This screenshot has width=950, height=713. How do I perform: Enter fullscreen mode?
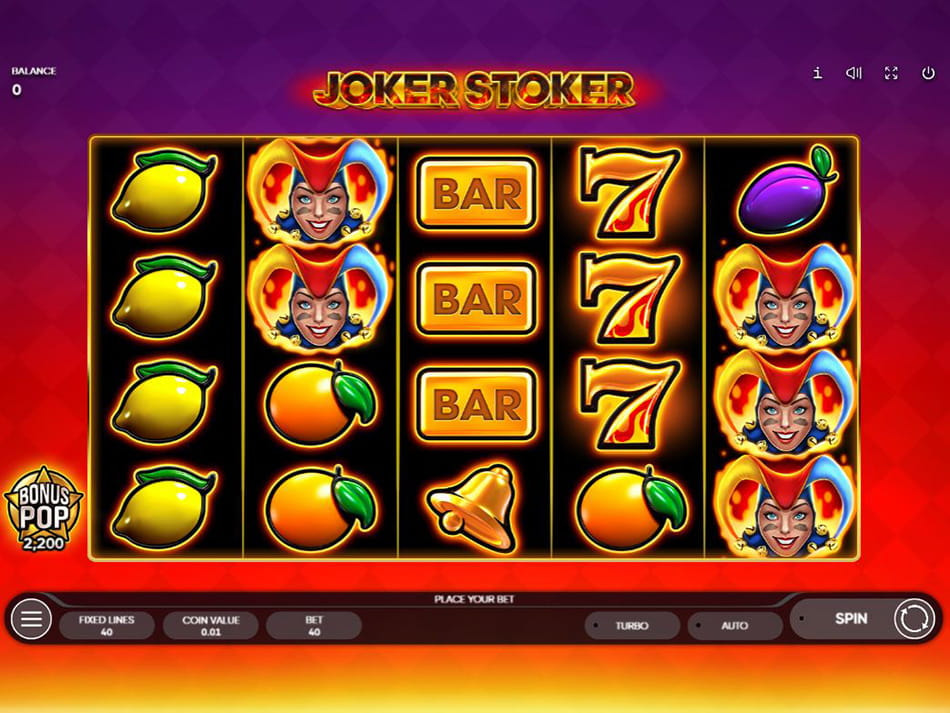(891, 73)
